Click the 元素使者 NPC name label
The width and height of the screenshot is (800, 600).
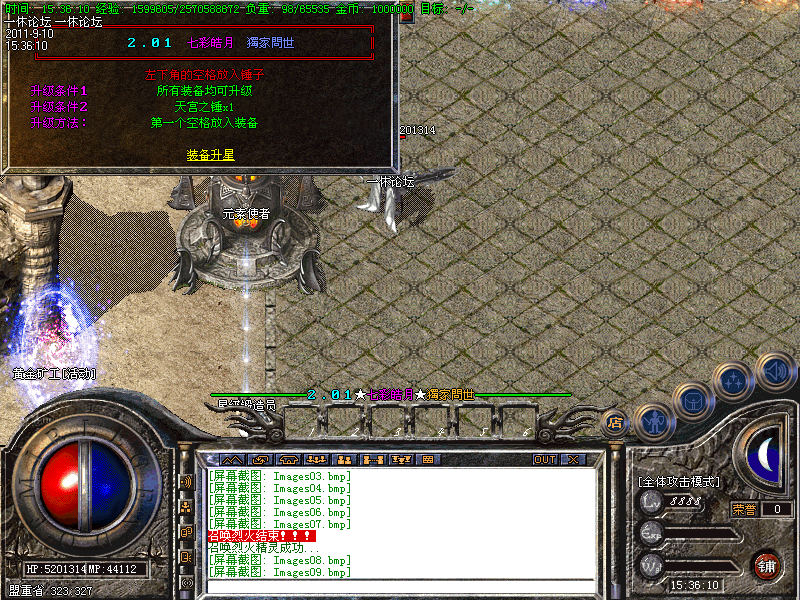click(246, 213)
